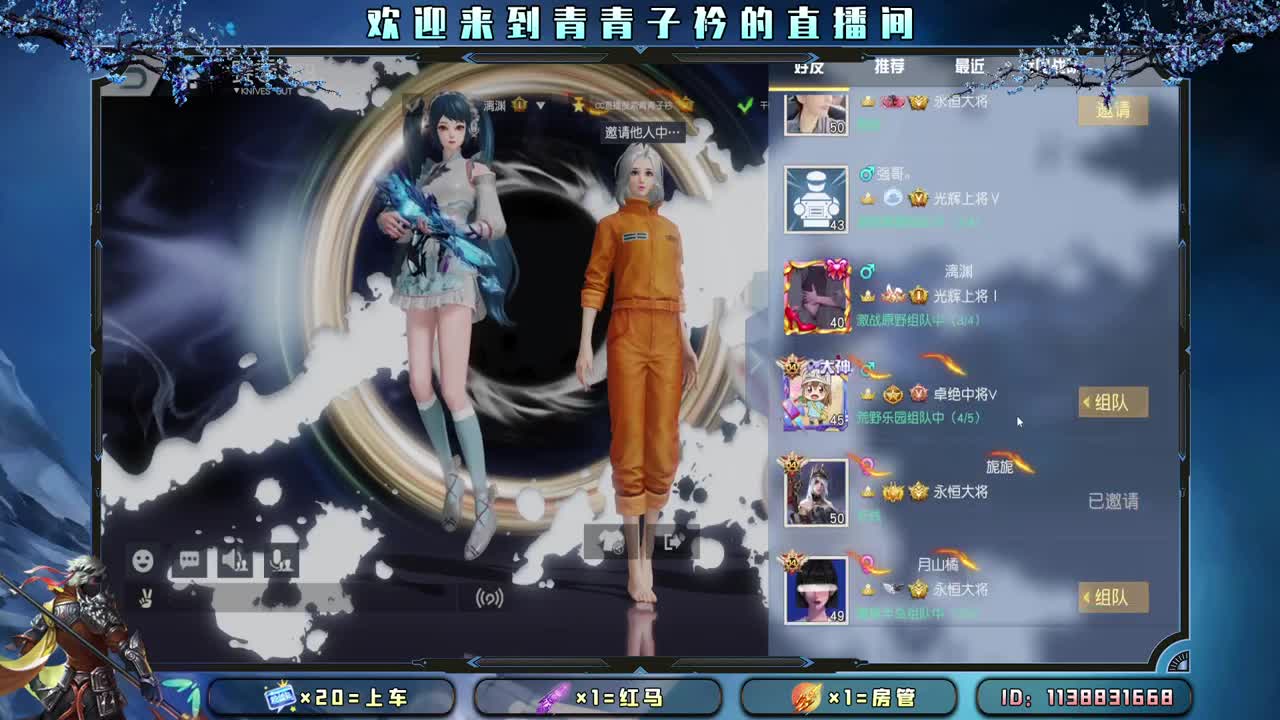The height and width of the screenshot is (720, 1280).
Task: Open the outfit clothing icon near the character
Action: coord(612,541)
